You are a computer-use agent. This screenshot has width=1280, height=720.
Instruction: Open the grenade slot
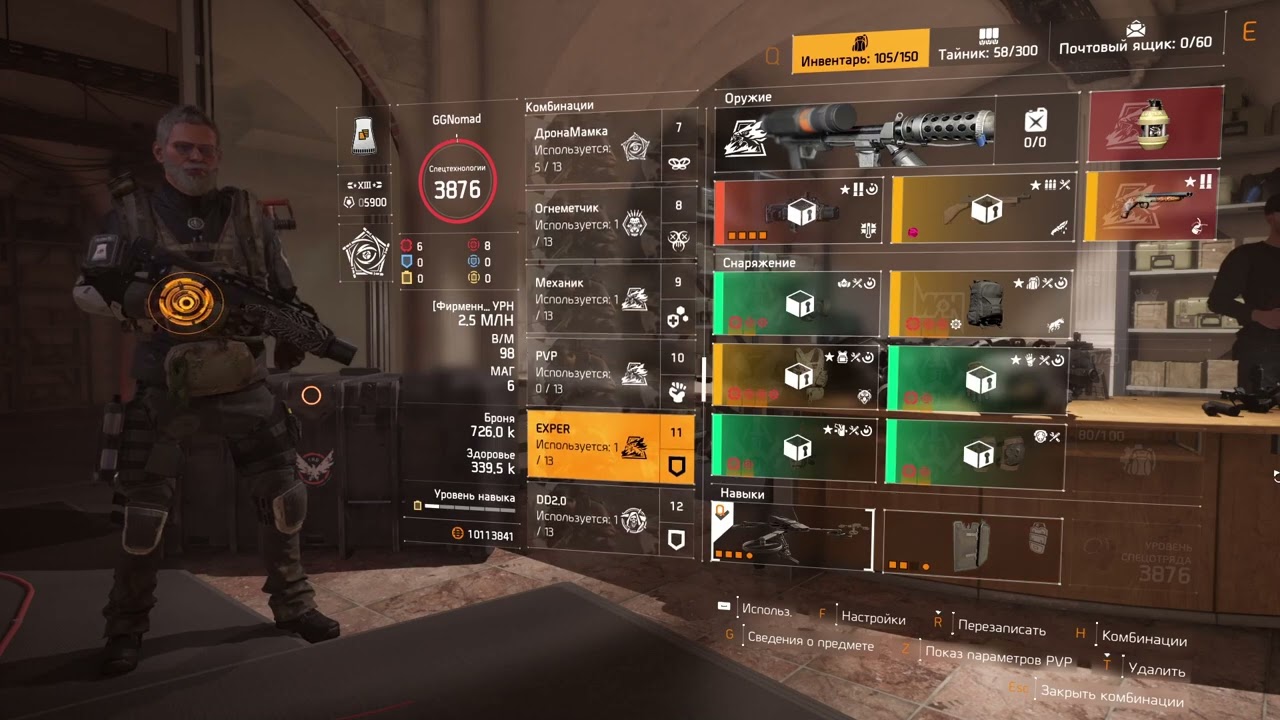(x=1155, y=126)
